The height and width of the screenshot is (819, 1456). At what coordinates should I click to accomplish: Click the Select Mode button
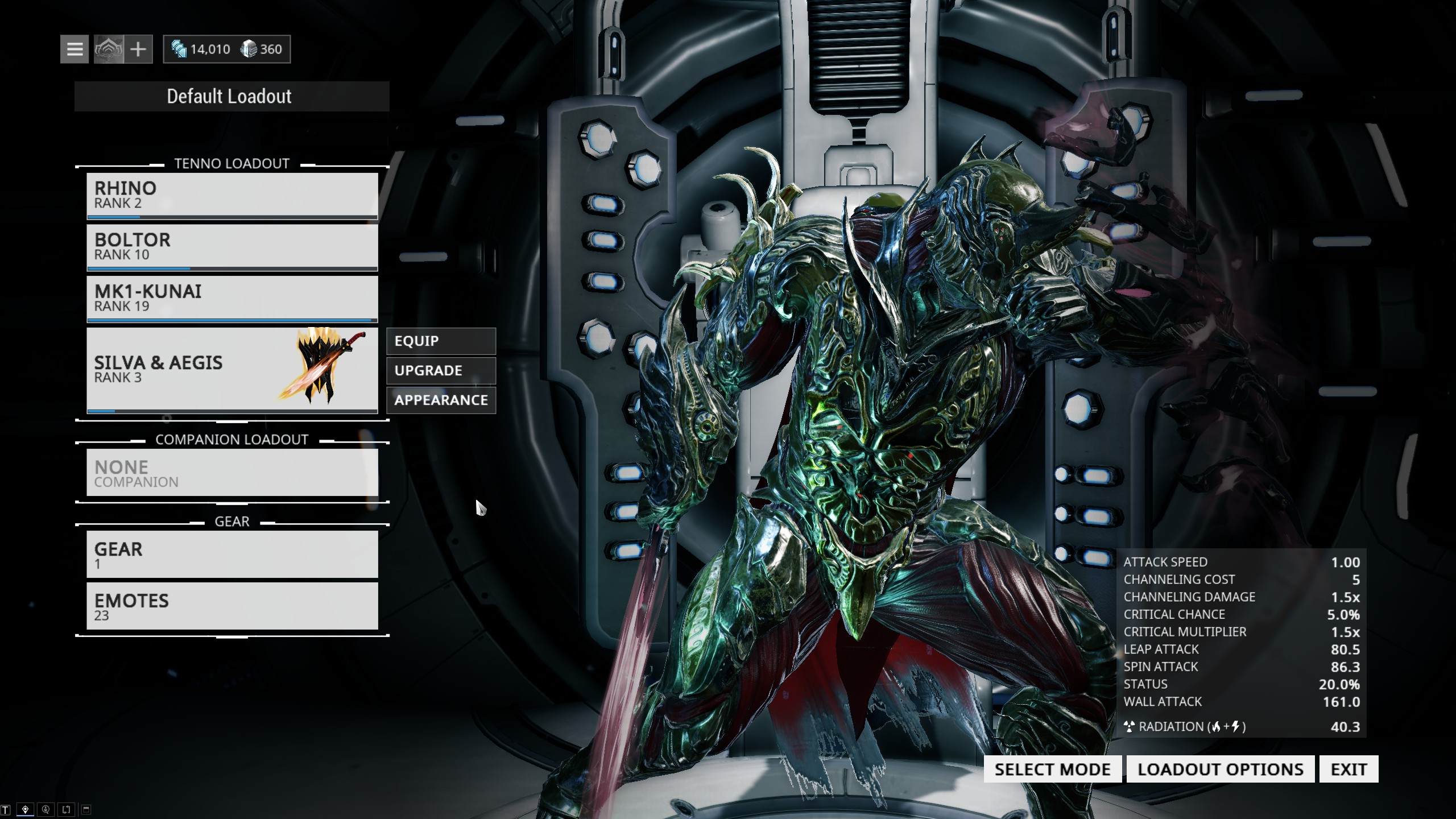(x=1052, y=770)
